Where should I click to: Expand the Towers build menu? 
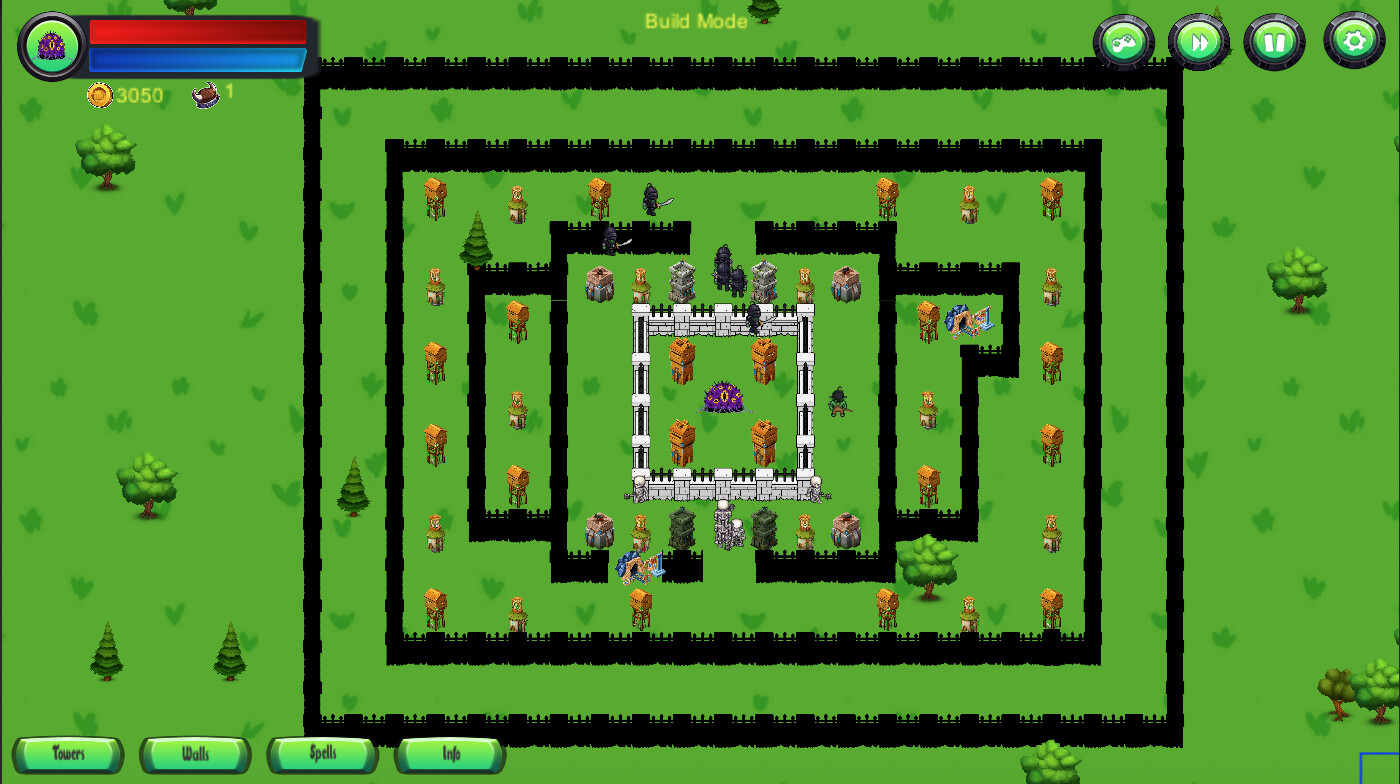pos(68,755)
